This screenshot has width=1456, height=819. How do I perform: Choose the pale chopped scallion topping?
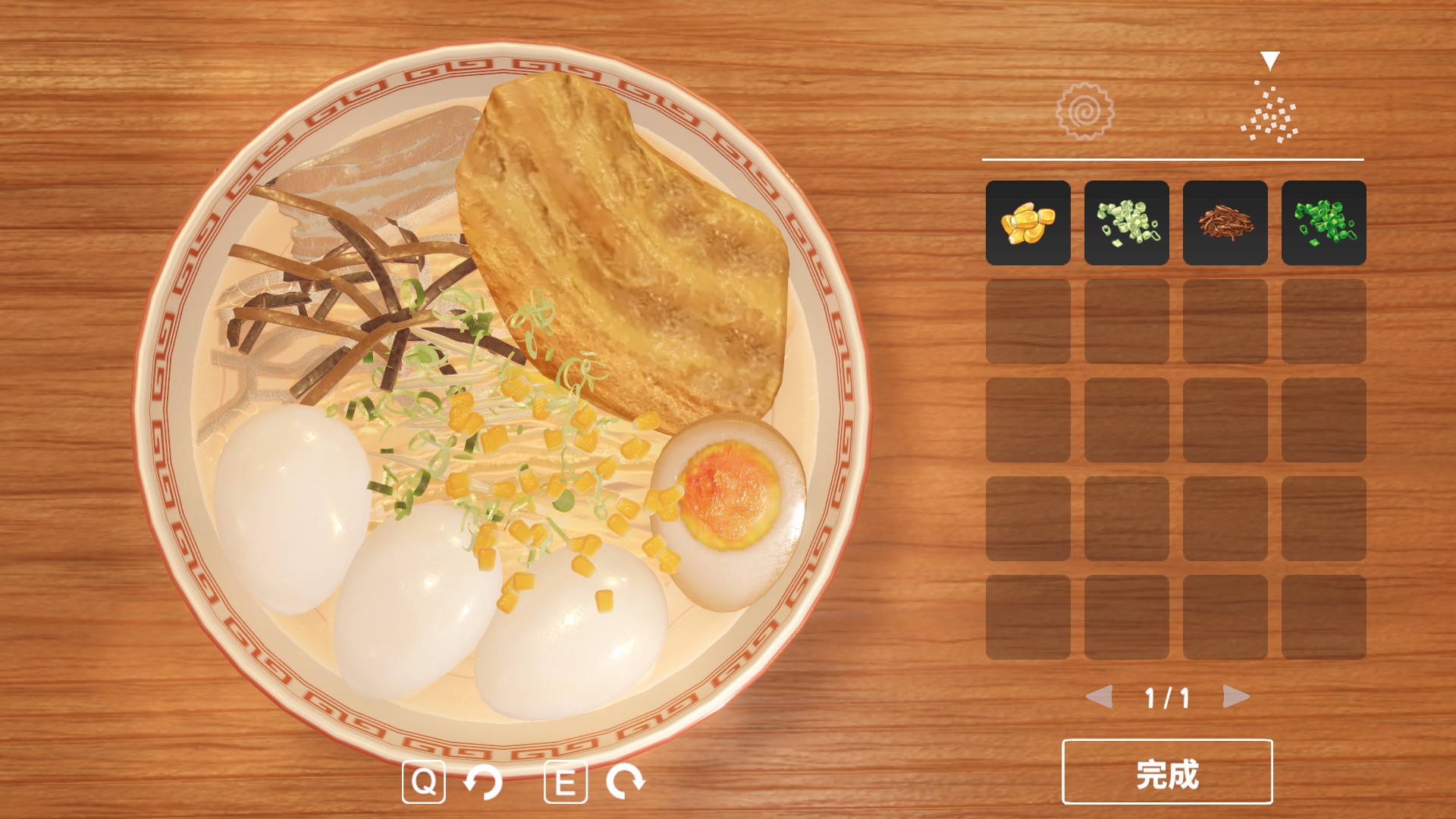(1126, 223)
